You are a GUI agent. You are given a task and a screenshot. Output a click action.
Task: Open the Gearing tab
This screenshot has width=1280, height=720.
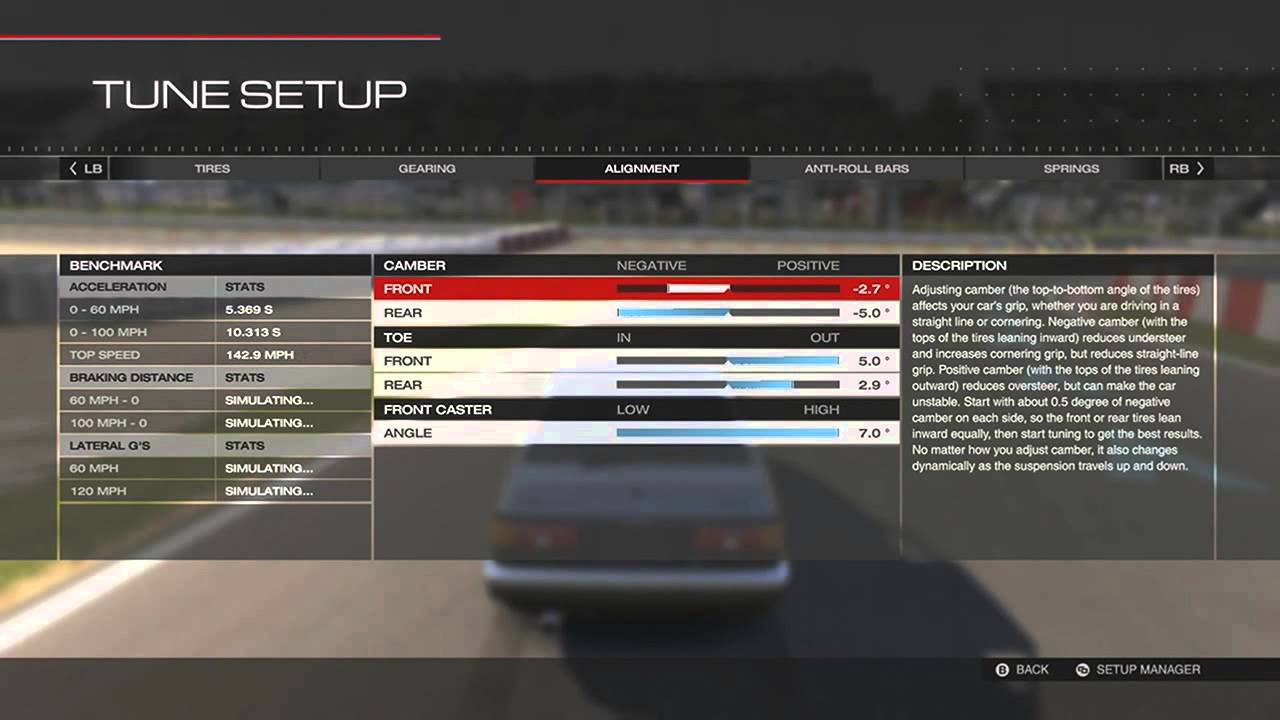(427, 169)
